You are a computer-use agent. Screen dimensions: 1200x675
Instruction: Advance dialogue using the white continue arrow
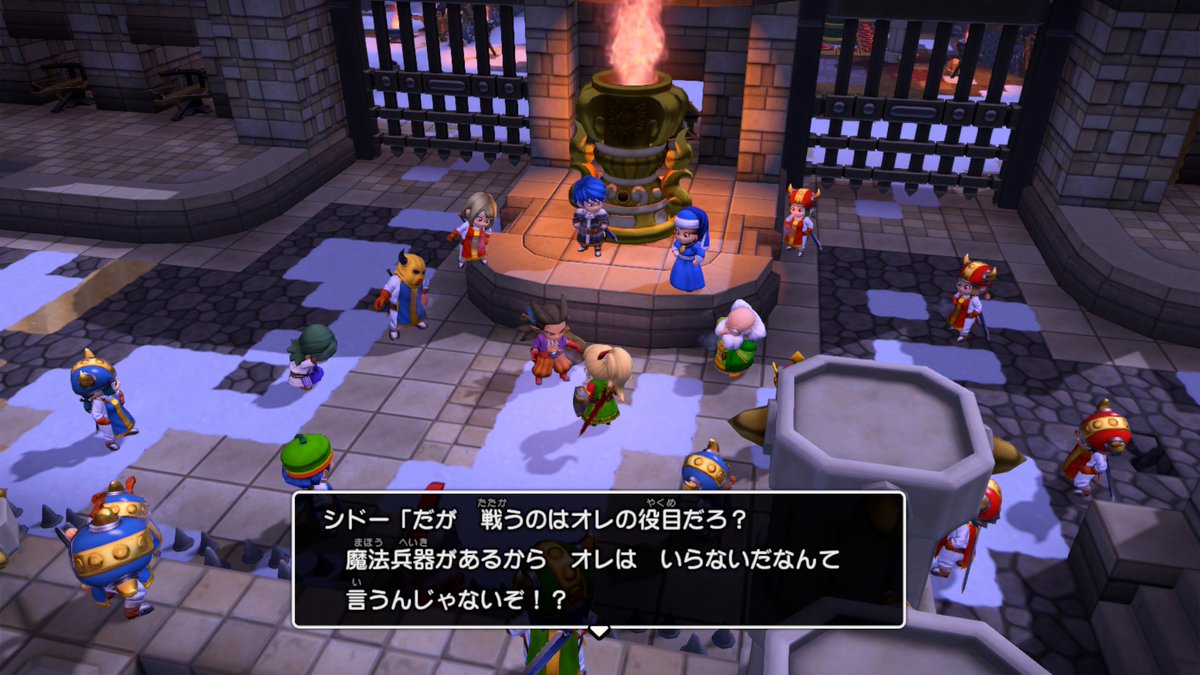(598, 631)
